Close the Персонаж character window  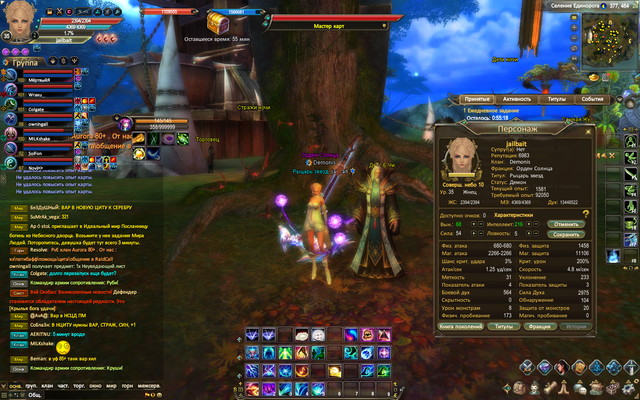point(588,128)
